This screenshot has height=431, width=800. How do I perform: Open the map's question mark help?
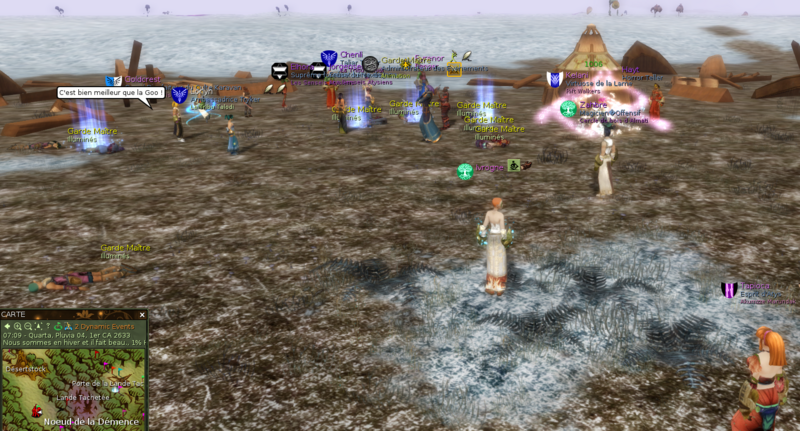click(x=48, y=326)
